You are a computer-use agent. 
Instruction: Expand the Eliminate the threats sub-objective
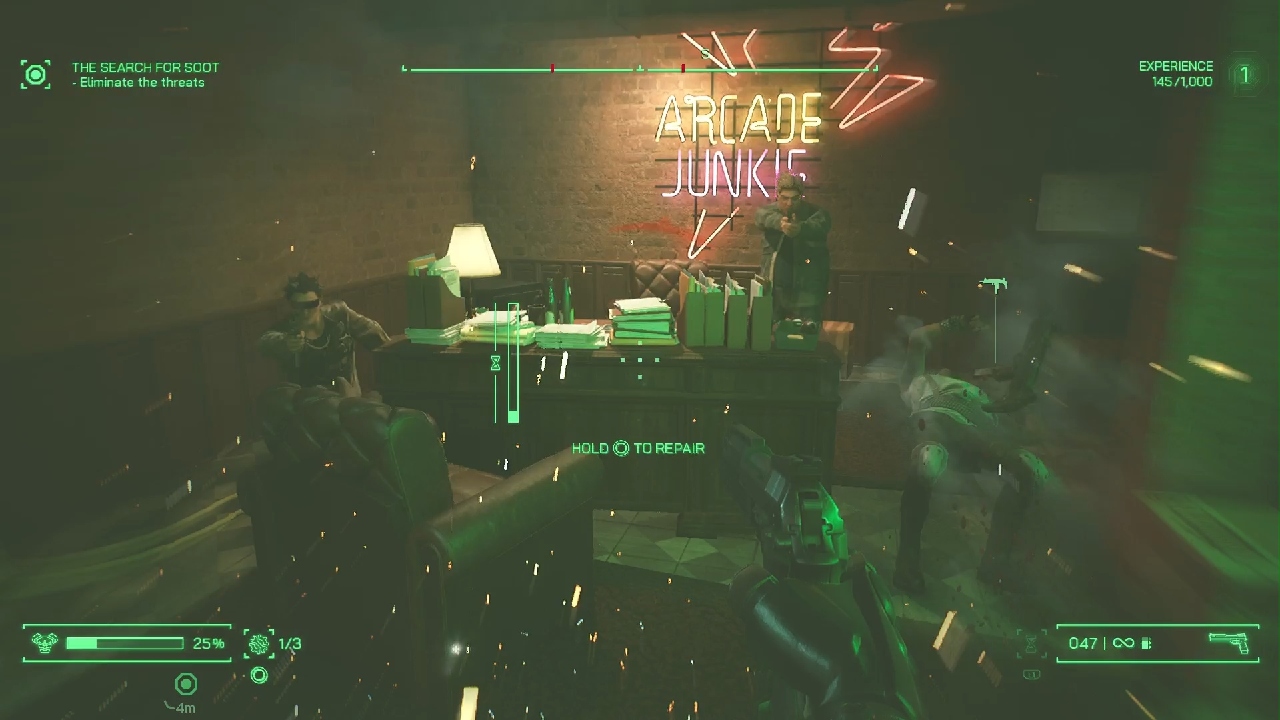[138, 82]
